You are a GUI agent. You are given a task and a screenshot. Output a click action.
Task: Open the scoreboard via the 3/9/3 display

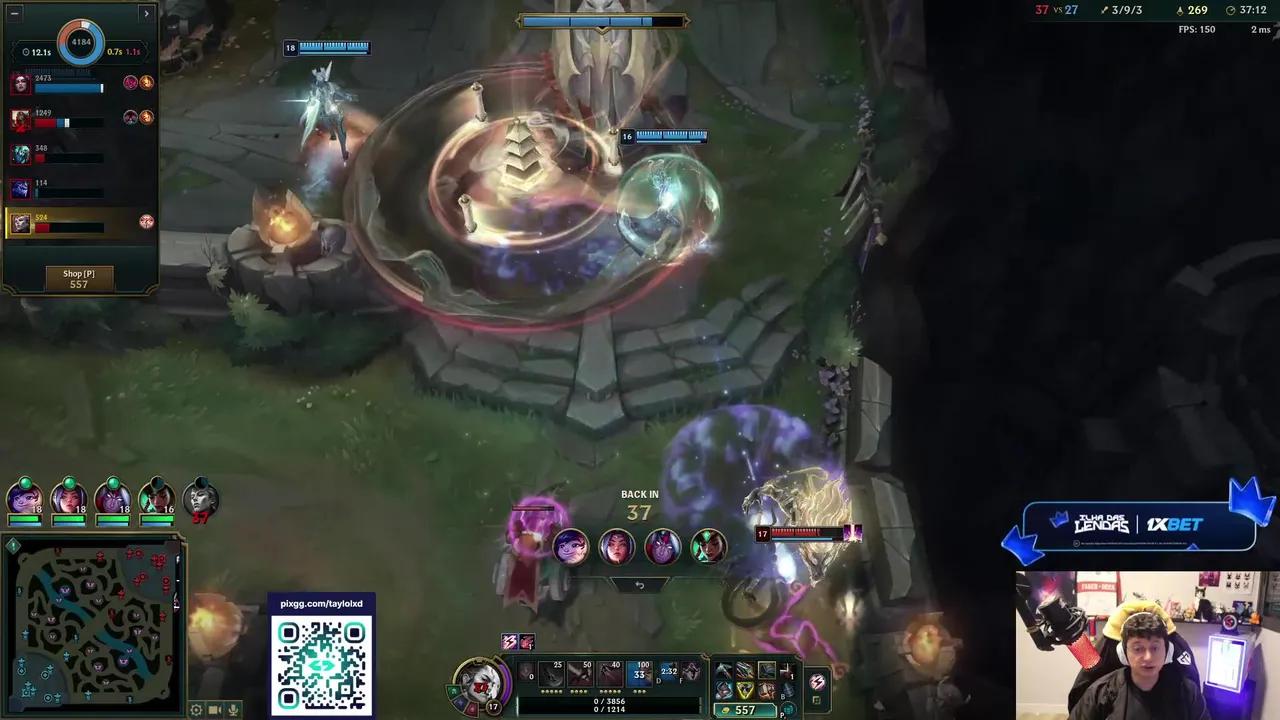click(1124, 11)
